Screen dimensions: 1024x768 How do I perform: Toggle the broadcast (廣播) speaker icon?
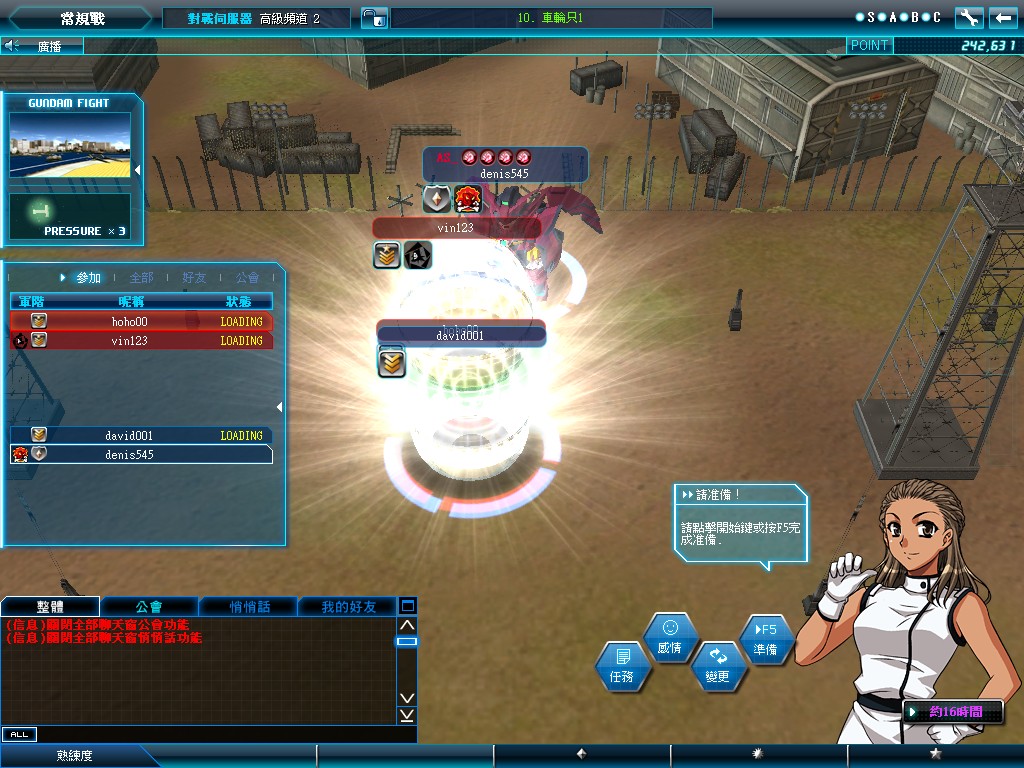(12, 45)
